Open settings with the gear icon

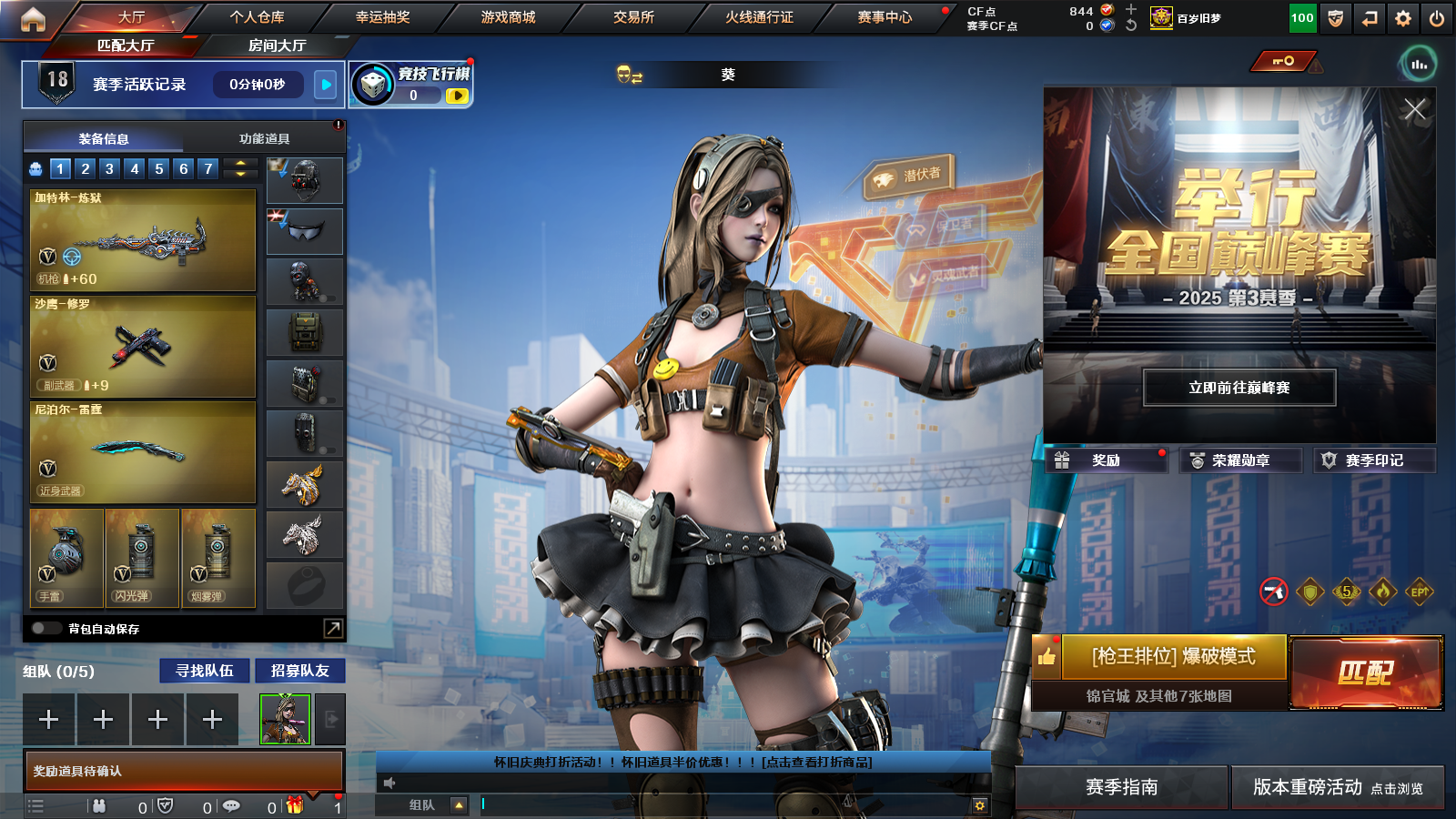coord(1403,18)
